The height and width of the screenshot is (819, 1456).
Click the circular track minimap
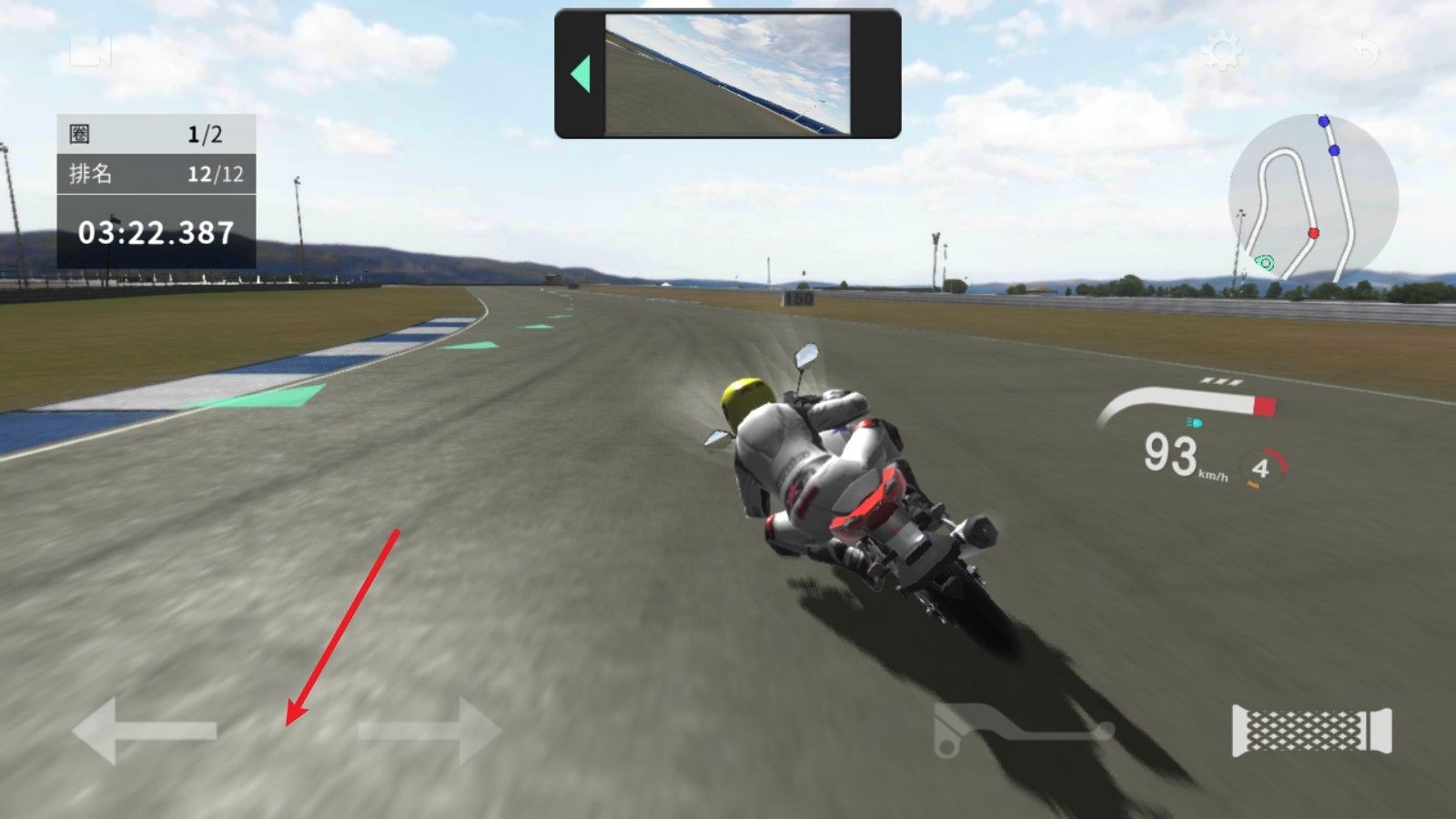(x=1312, y=197)
